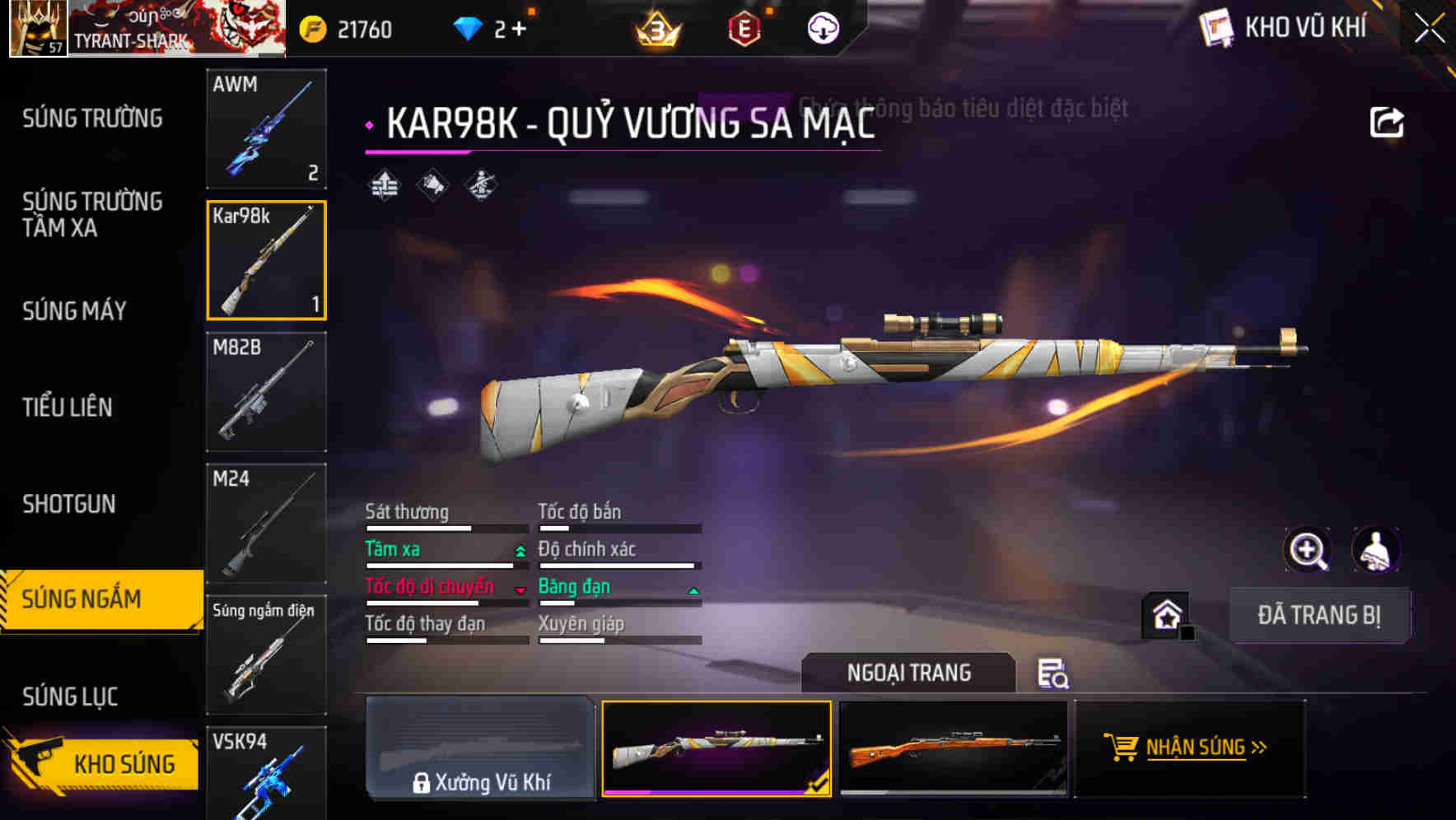Select the AWM thumbnail in the weapon list

[x=266, y=129]
